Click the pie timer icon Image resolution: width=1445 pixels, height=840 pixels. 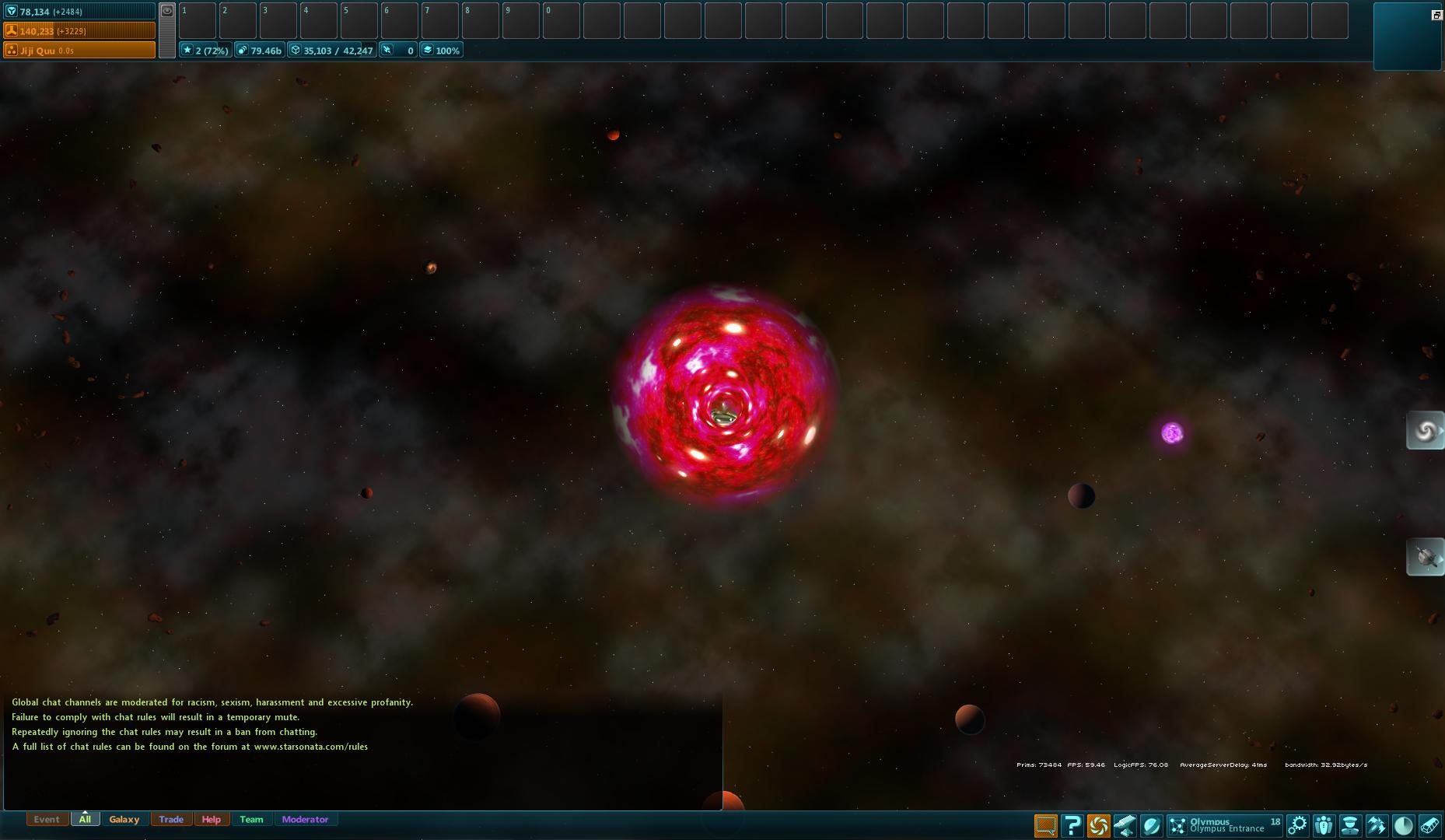coord(1404,824)
